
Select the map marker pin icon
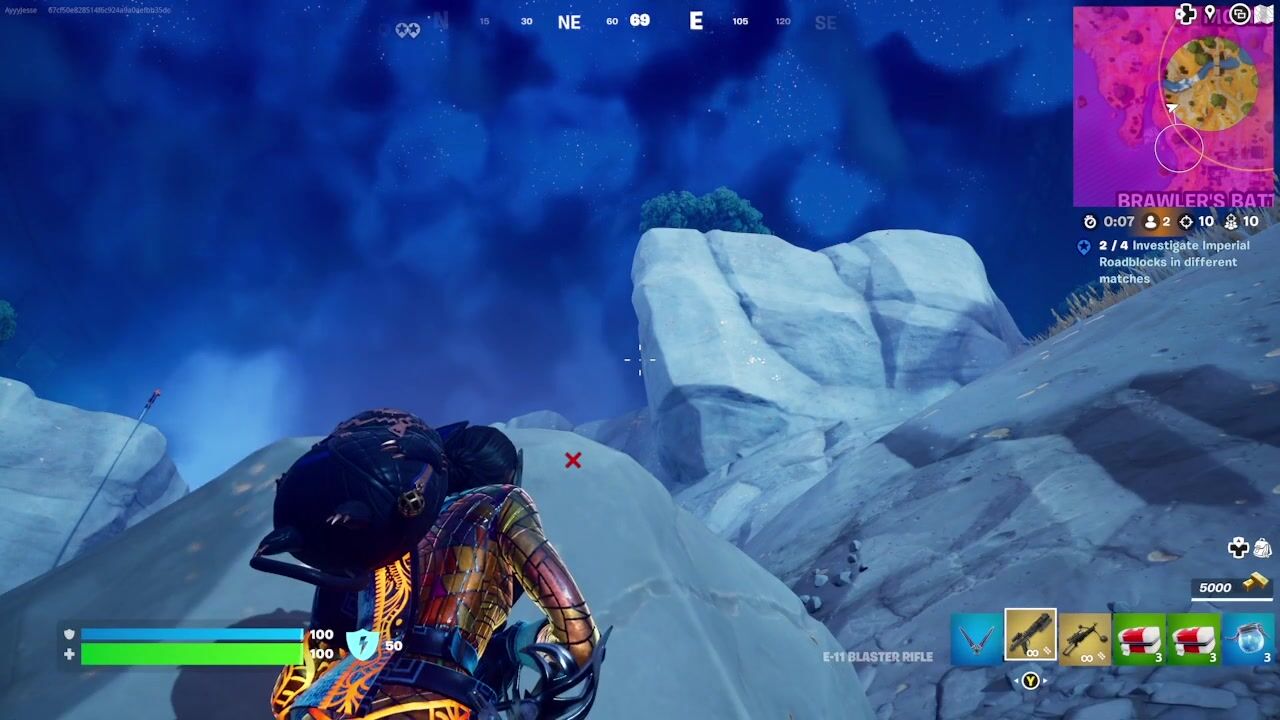[1211, 14]
